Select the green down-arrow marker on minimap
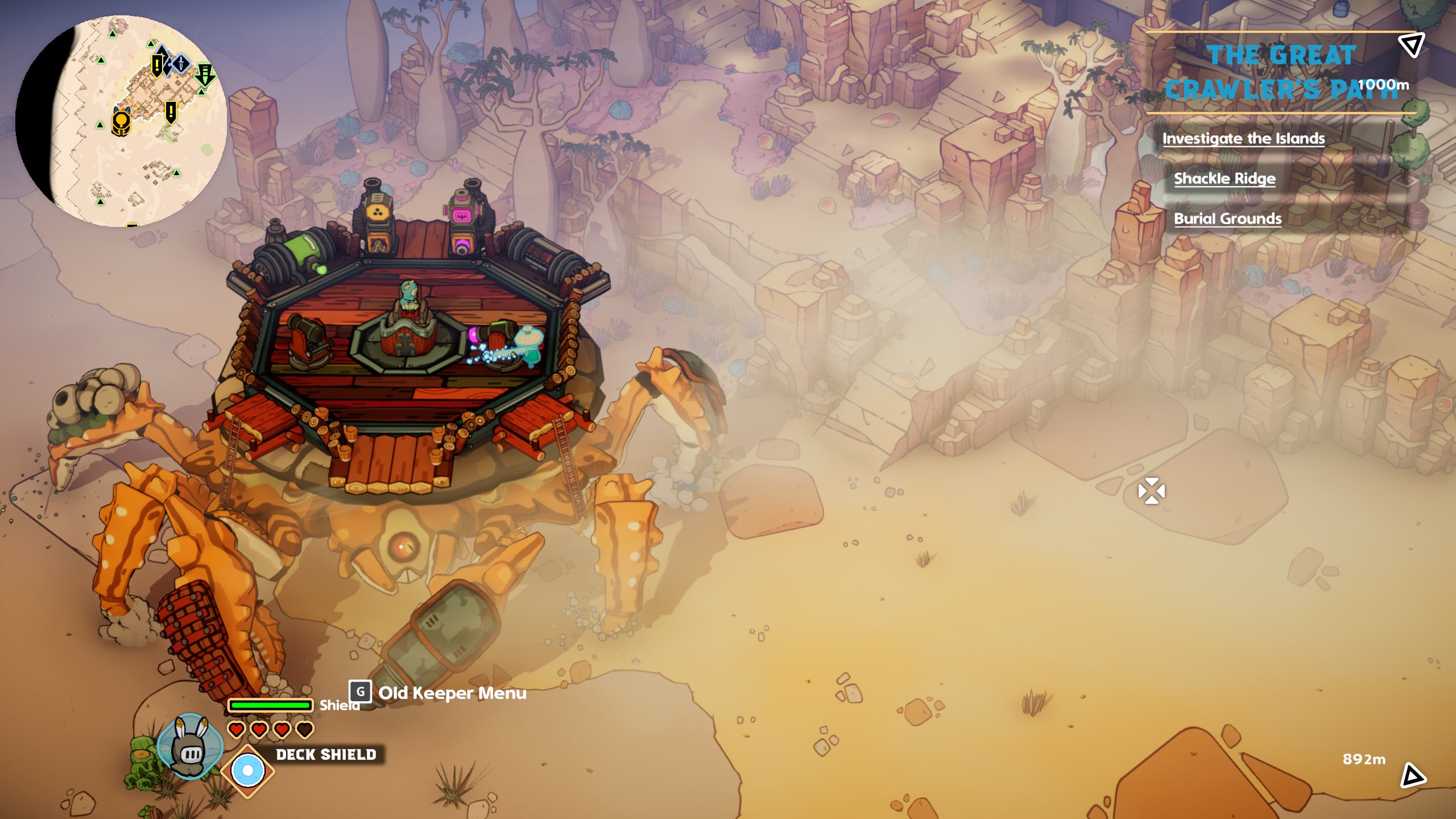The image size is (1456, 819). 204,75
